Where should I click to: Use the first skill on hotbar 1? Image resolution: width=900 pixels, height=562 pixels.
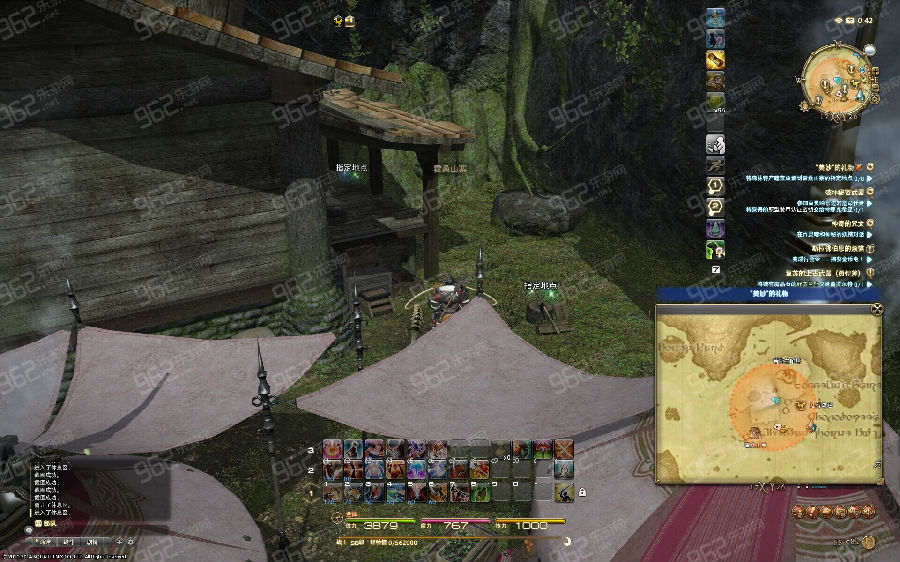click(333, 492)
